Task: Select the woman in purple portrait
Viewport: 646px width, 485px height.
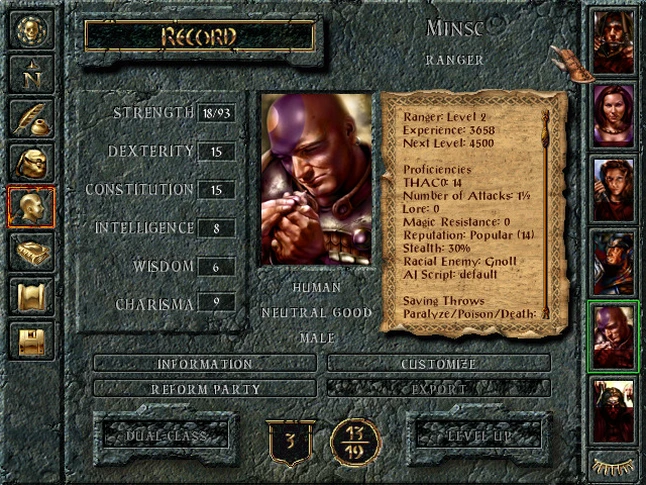Action: [612, 115]
